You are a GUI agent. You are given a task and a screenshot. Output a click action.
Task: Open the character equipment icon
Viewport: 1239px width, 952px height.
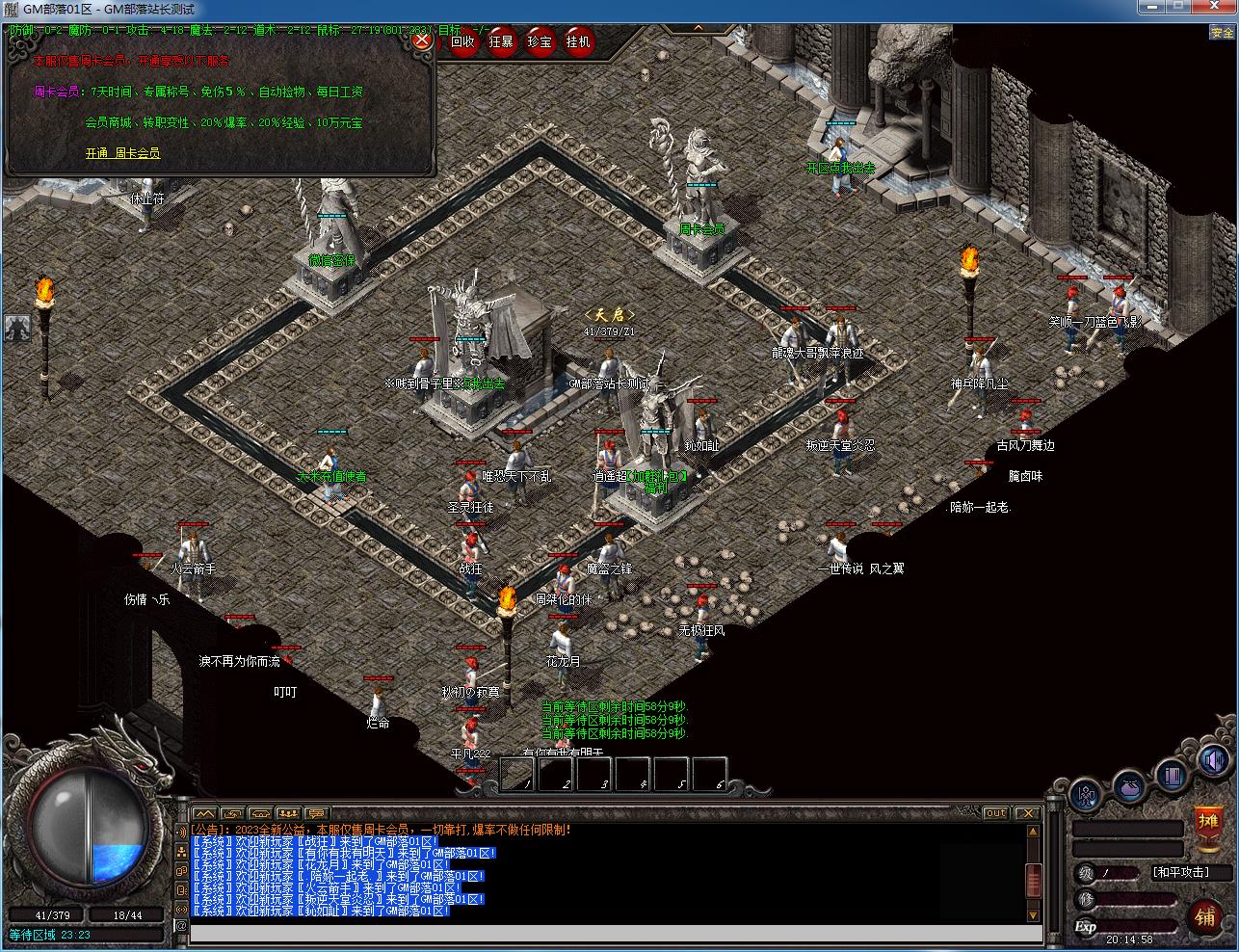(x=1087, y=796)
